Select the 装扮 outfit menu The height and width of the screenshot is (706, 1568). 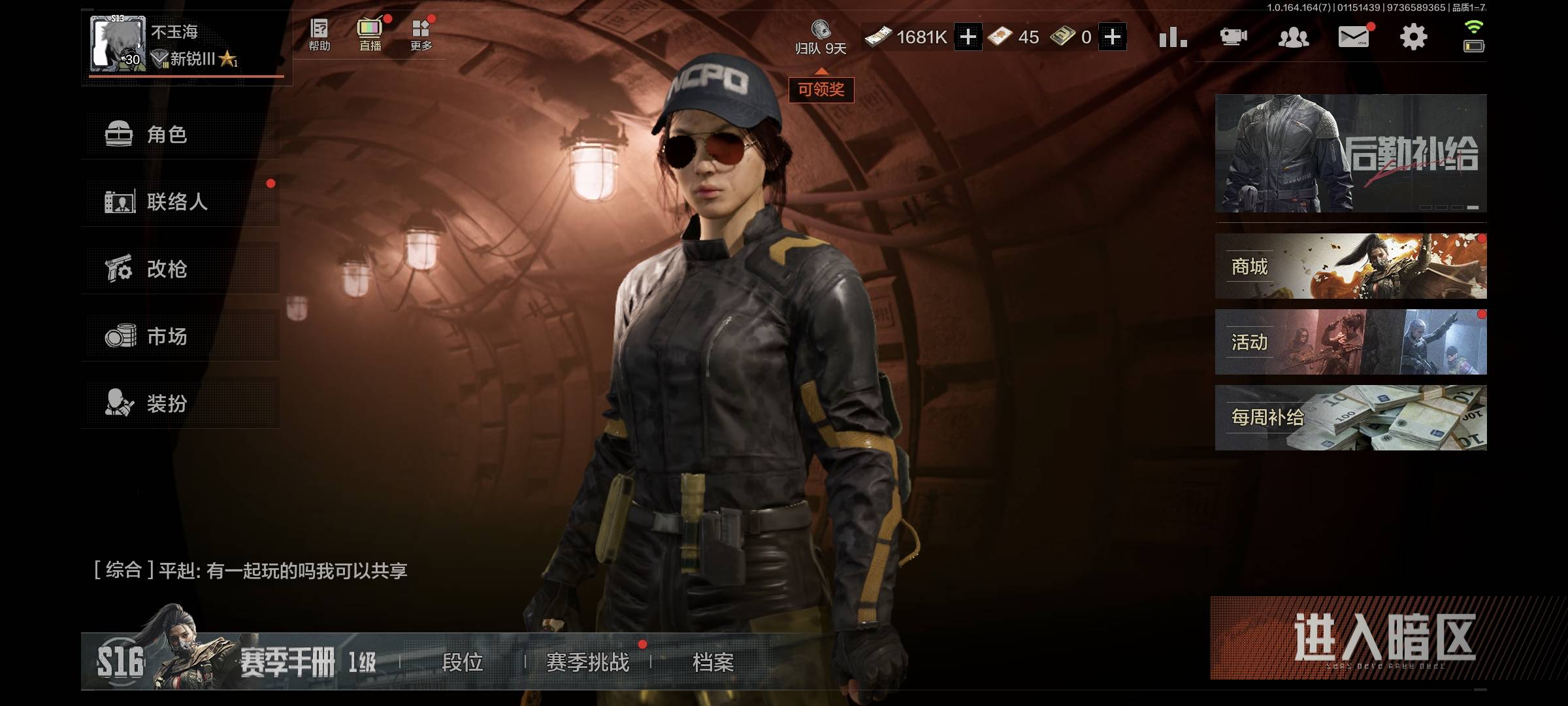point(180,403)
